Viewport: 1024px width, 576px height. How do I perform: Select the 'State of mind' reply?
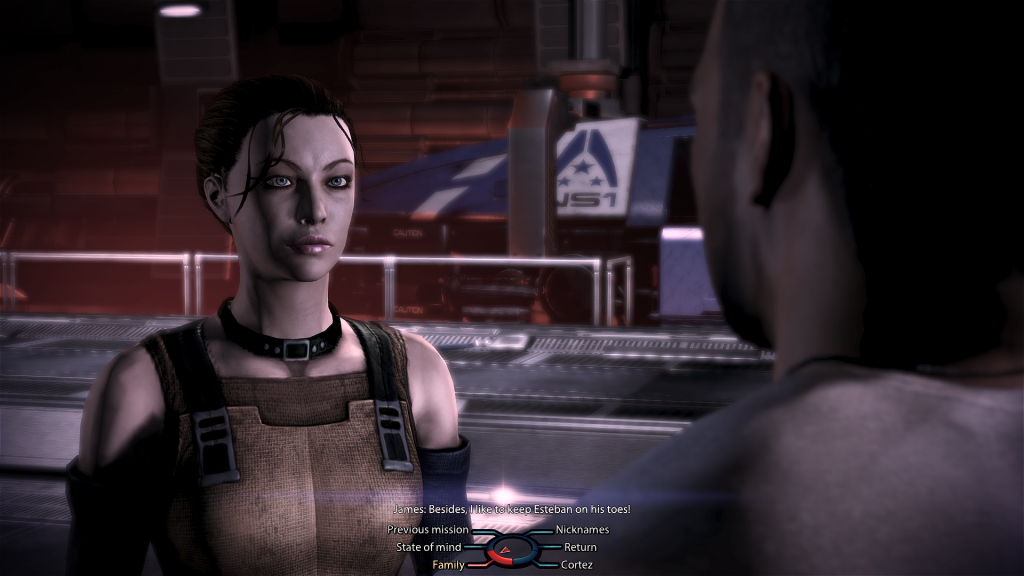click(430, 547)
